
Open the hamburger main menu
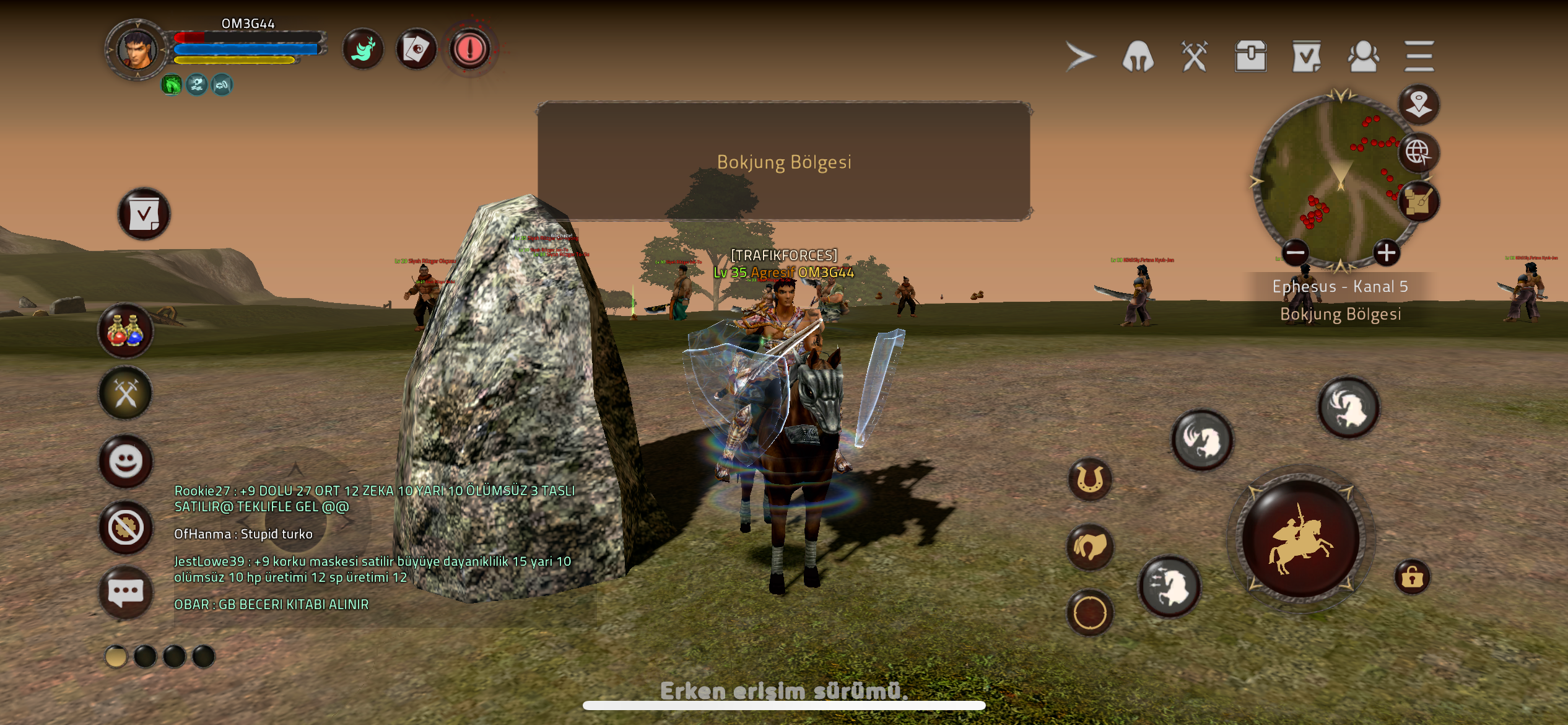click(1419, 56)
